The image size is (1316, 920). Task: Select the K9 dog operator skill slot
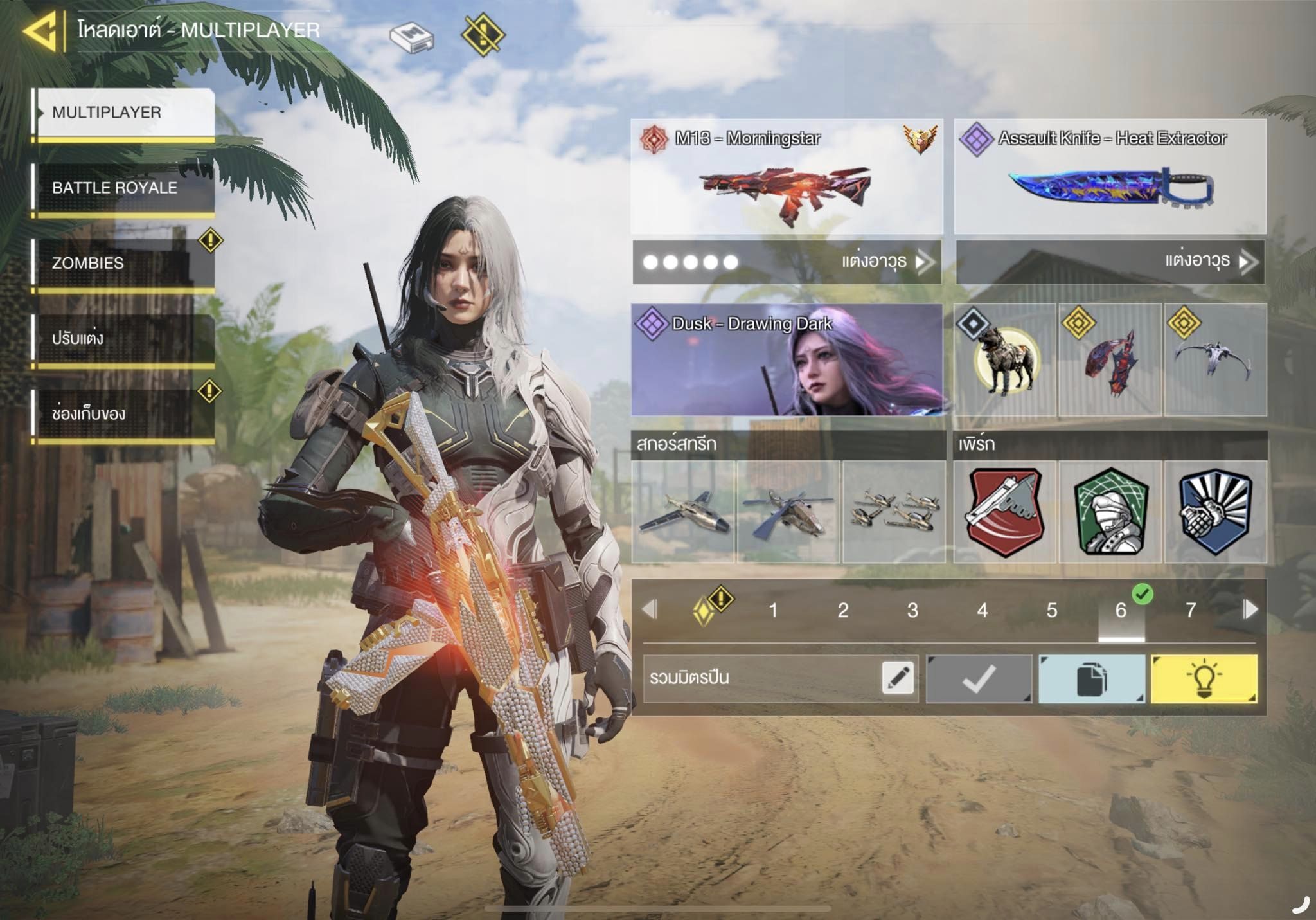pyautogui.click(x=1005, y=360)
